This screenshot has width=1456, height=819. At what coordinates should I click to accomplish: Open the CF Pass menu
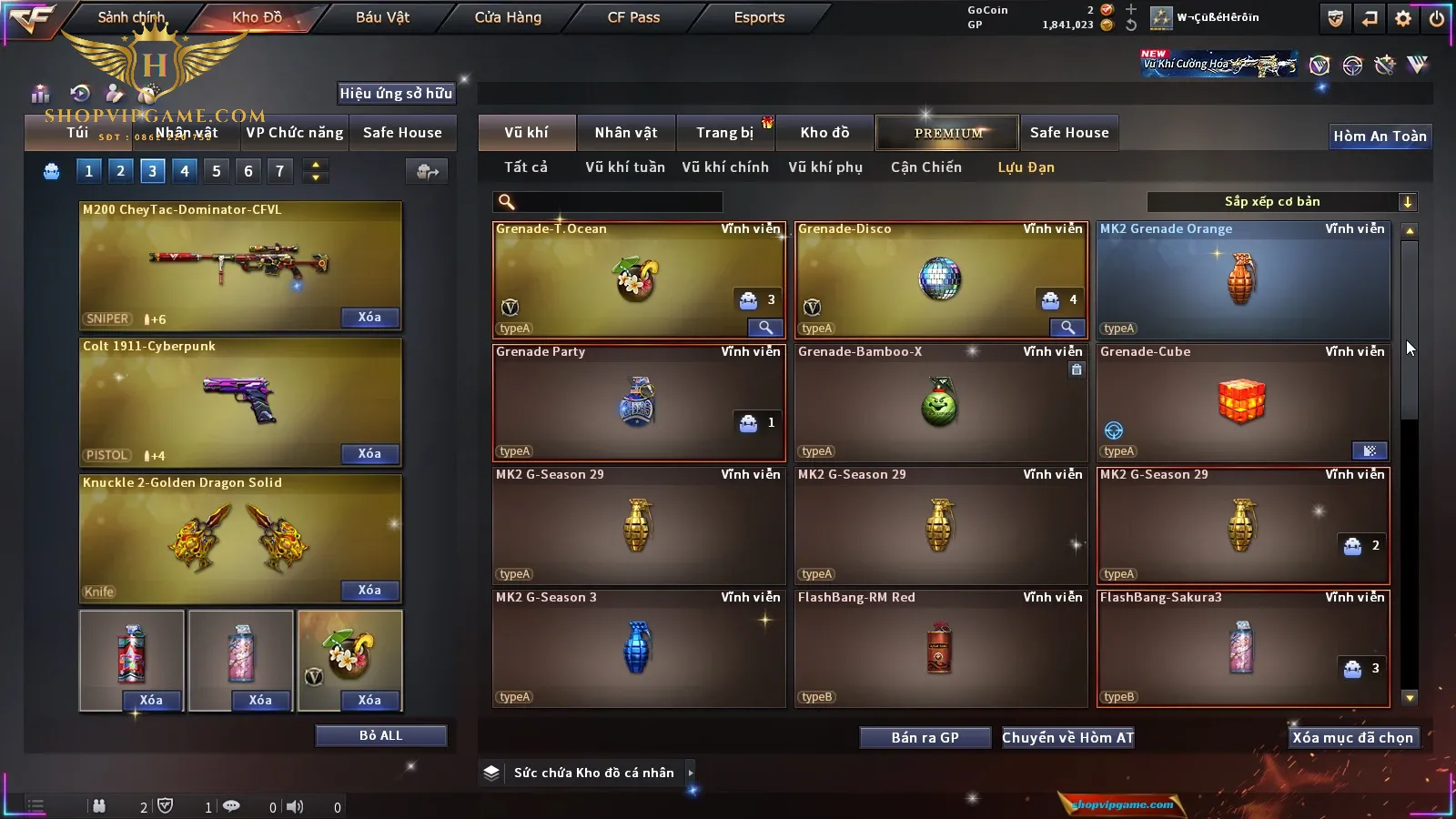pos(633,17)
